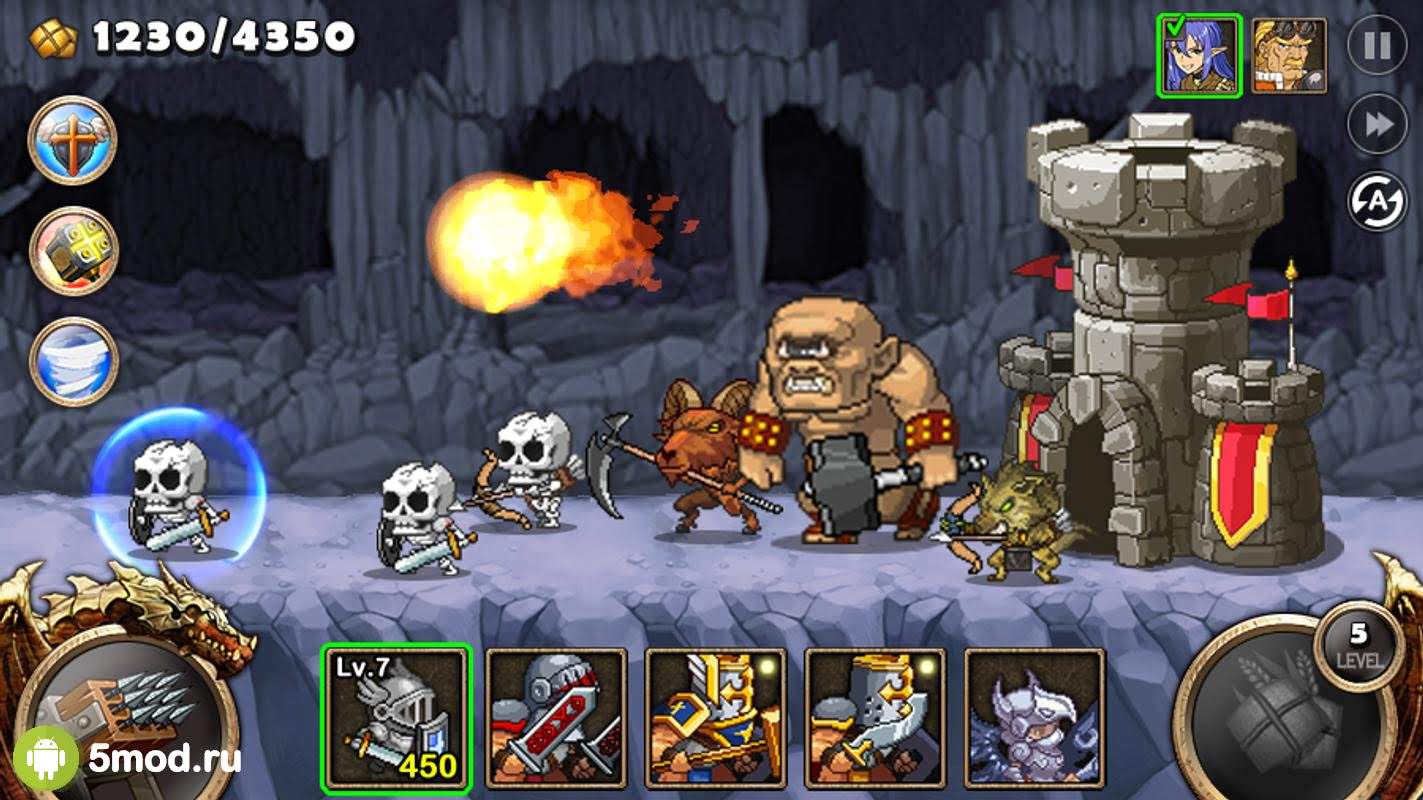Toggle fast-forward speed
Screen dimensions: 1423x800
point(1376,124)
